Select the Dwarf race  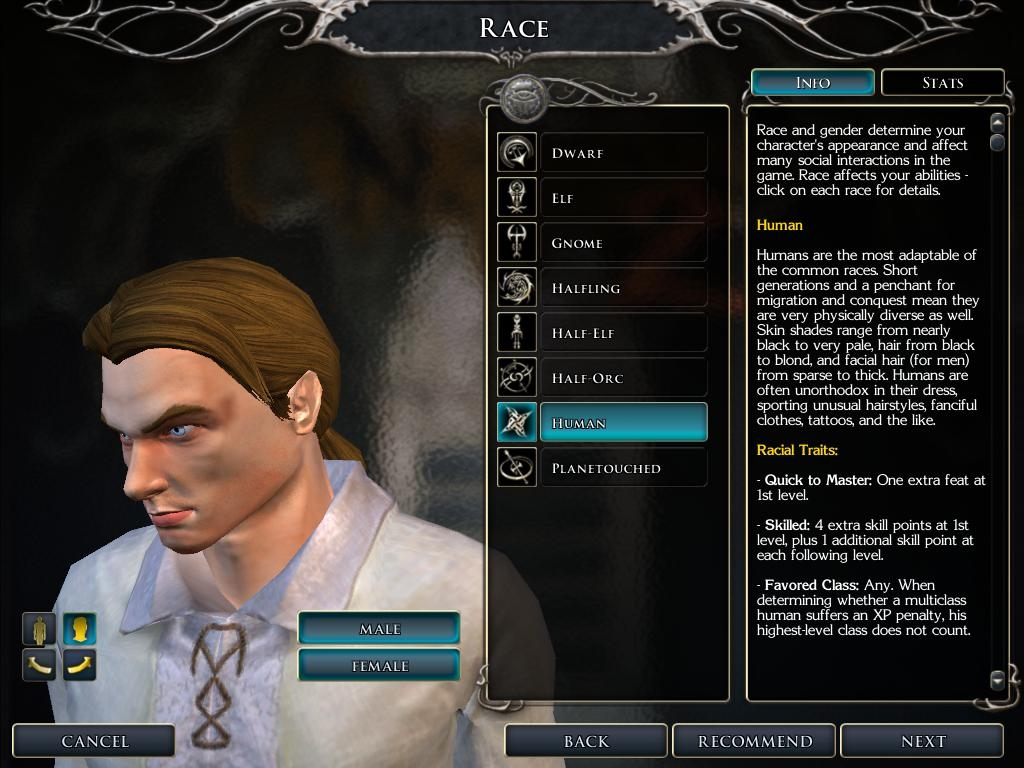tap(622, 153)
